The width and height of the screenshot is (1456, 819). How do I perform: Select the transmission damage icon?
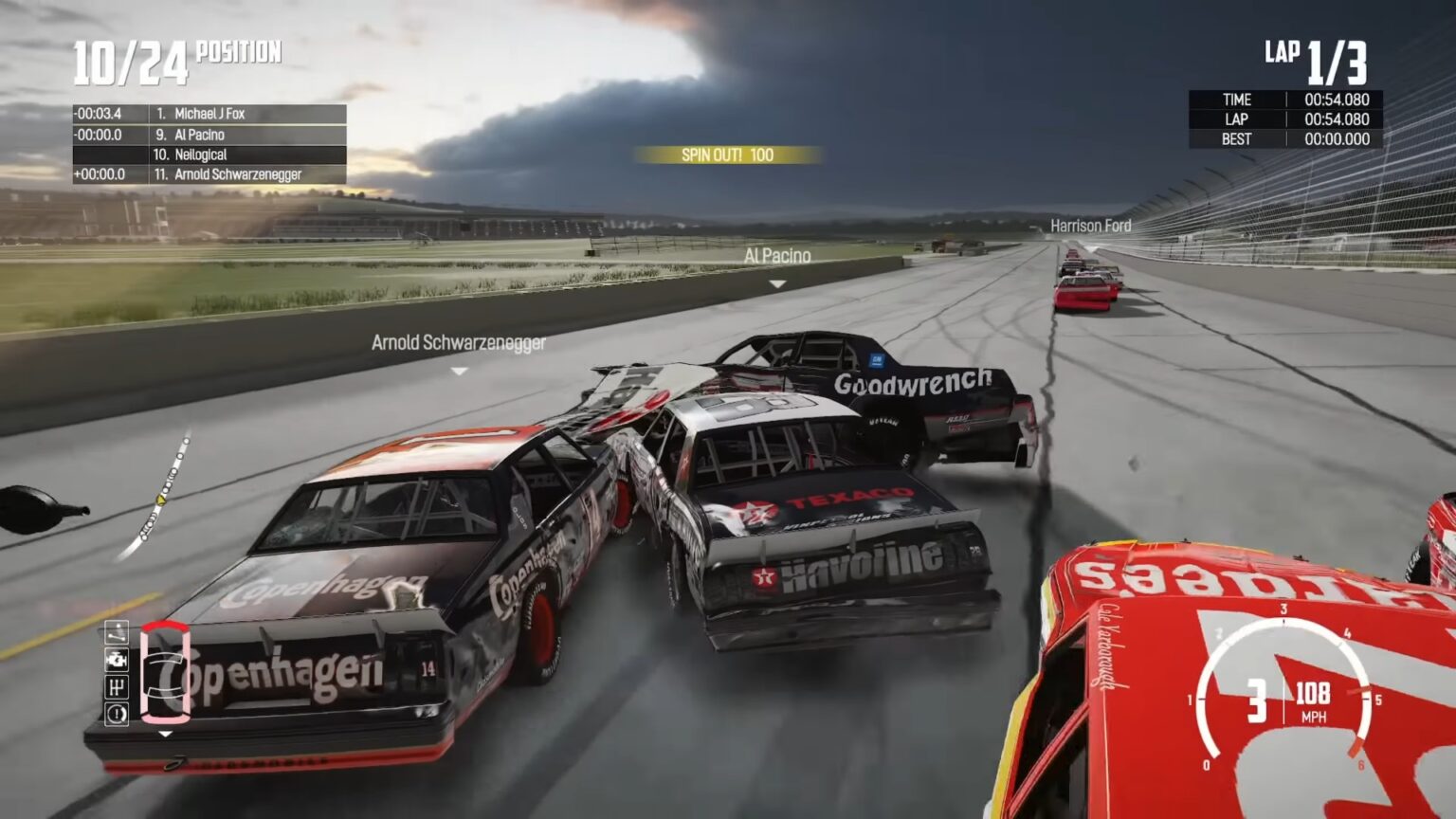pyautogui.click(x=117, y=686)
